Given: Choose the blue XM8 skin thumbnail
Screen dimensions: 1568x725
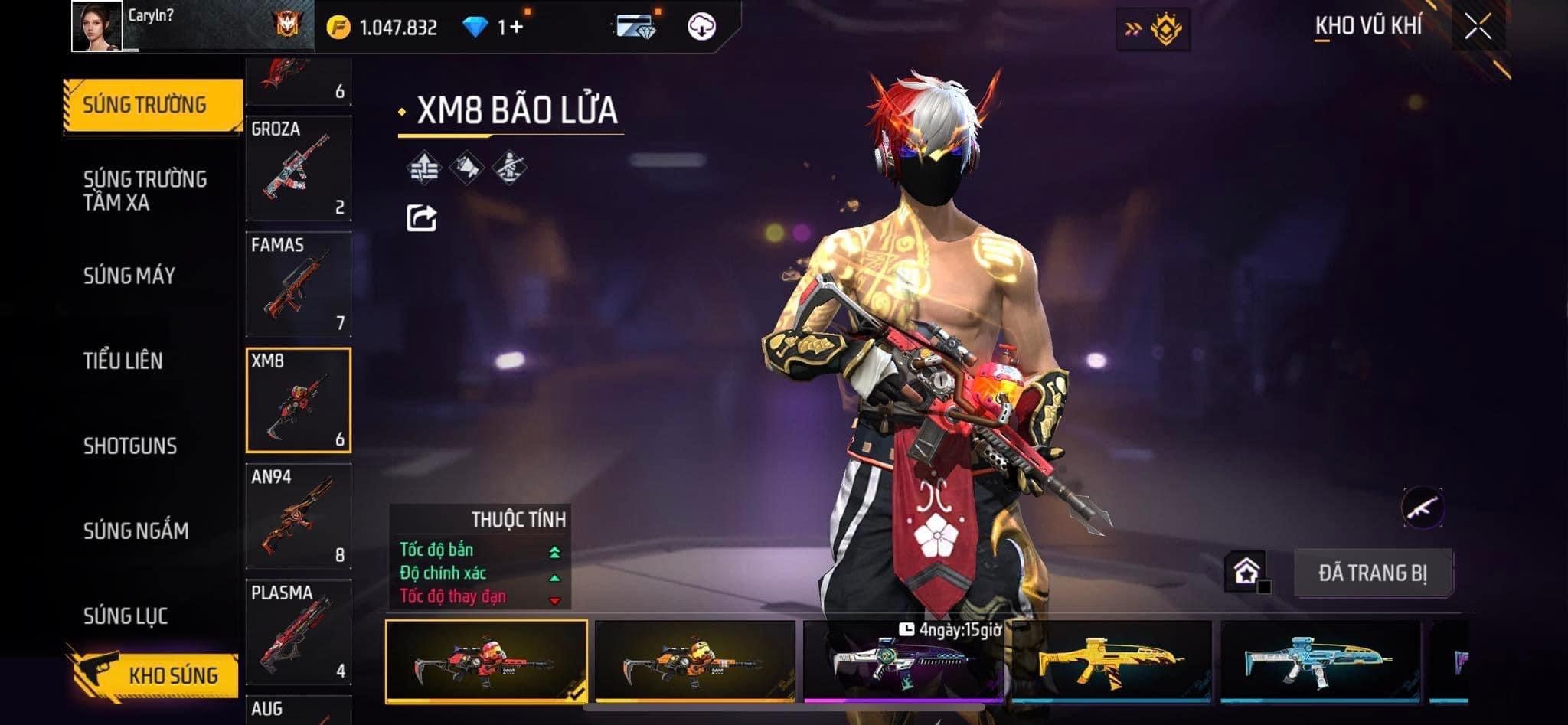Looking at the screenshot, I should [1321, 661].
